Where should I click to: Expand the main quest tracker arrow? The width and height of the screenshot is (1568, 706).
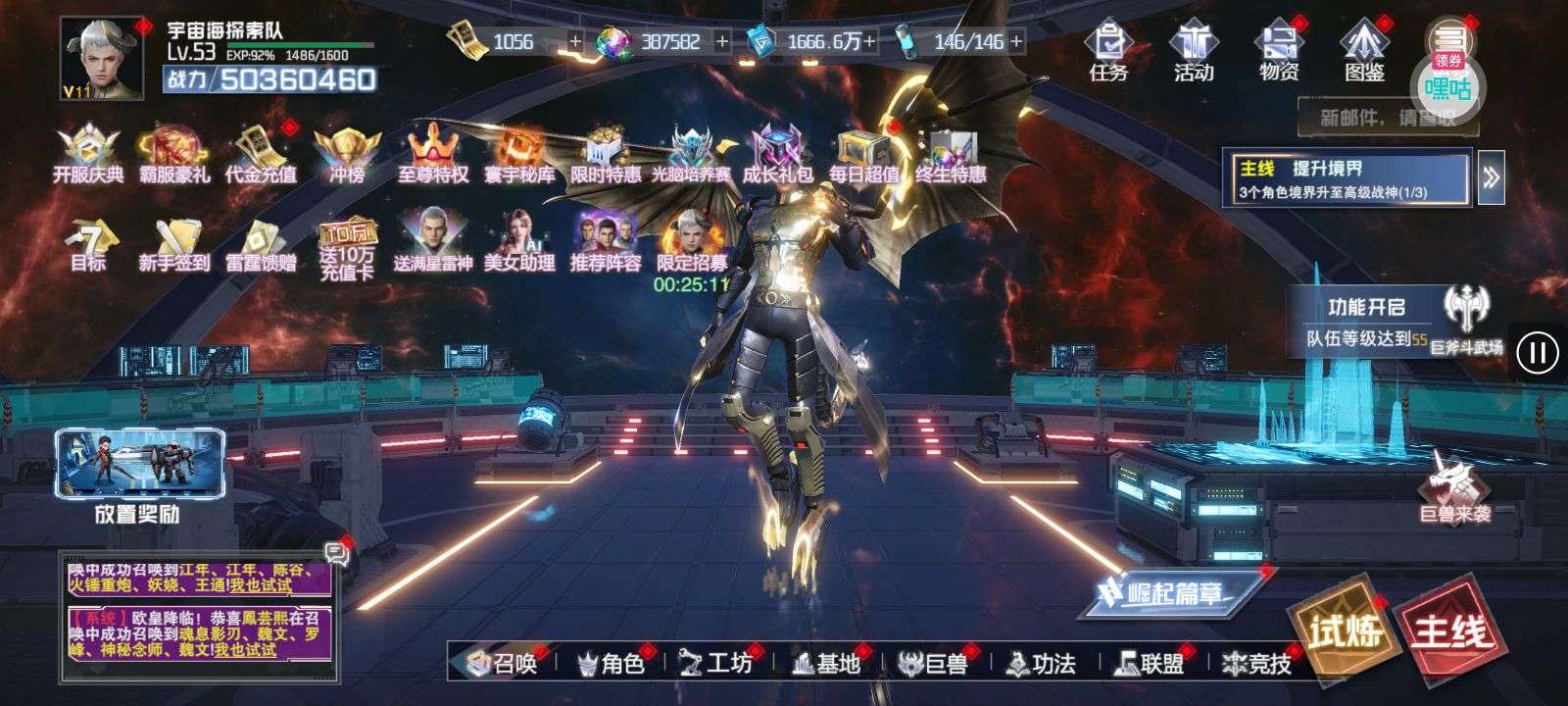[1491, 177]
